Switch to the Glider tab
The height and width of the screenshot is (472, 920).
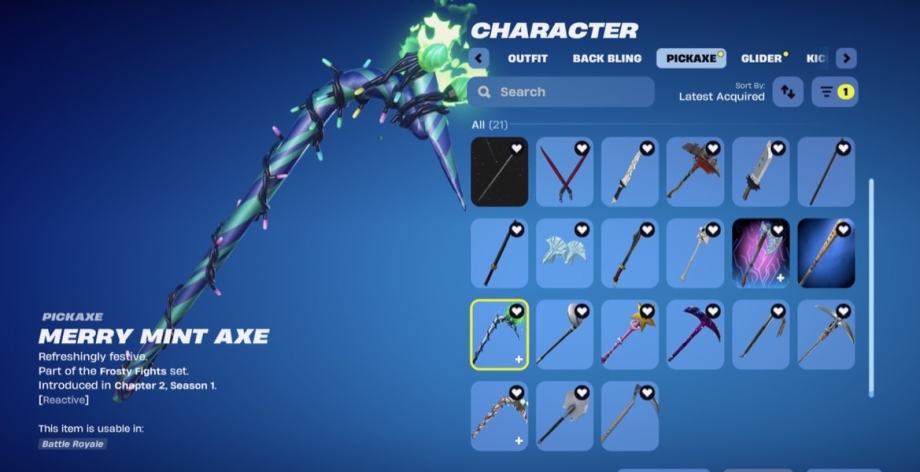[x=761, y=58]
